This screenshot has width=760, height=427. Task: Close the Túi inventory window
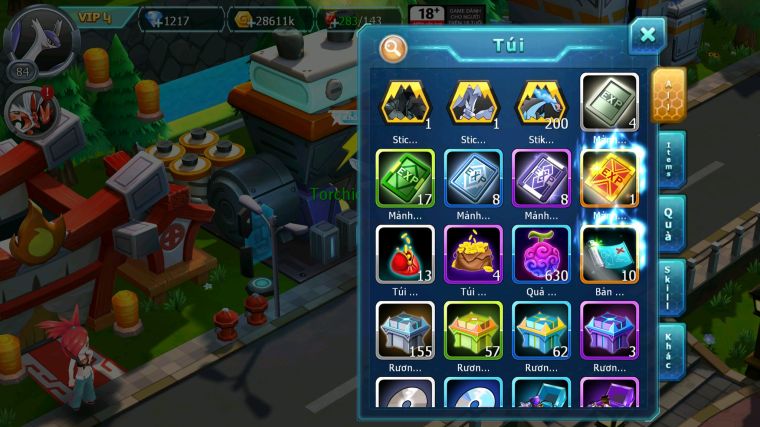pos(647,35)
